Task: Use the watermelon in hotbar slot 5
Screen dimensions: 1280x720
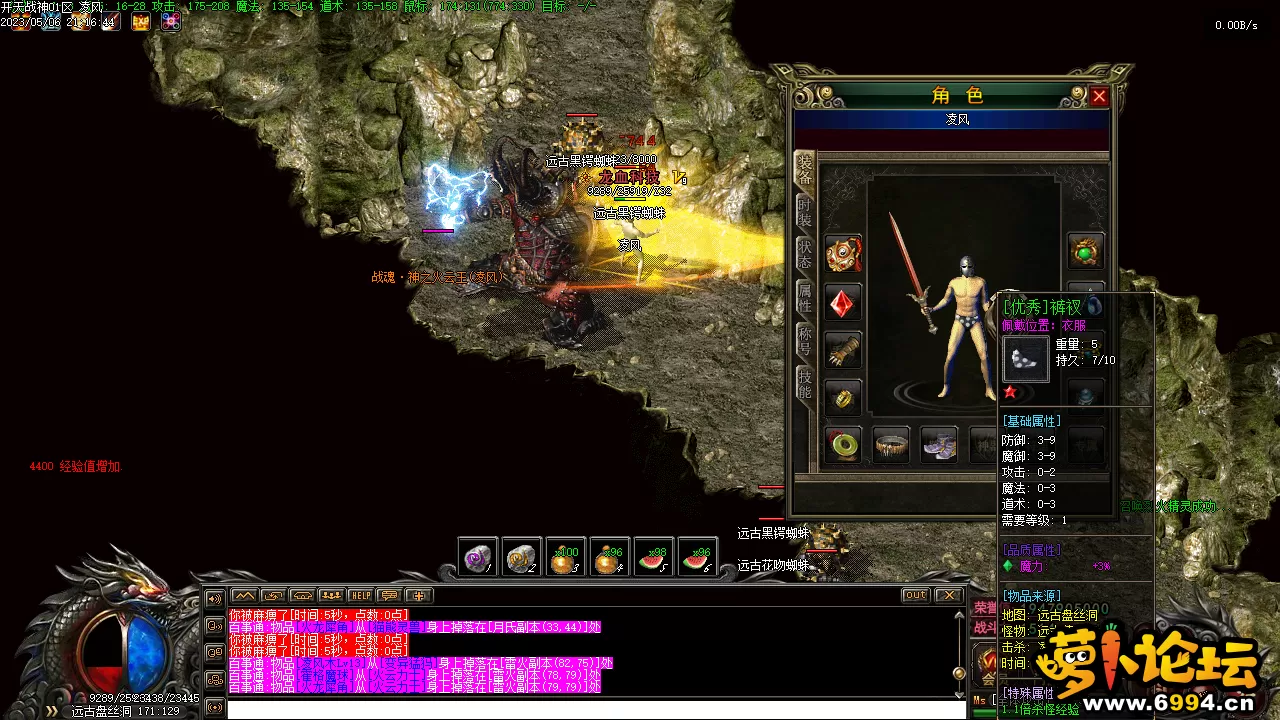Action: point(654,557)
